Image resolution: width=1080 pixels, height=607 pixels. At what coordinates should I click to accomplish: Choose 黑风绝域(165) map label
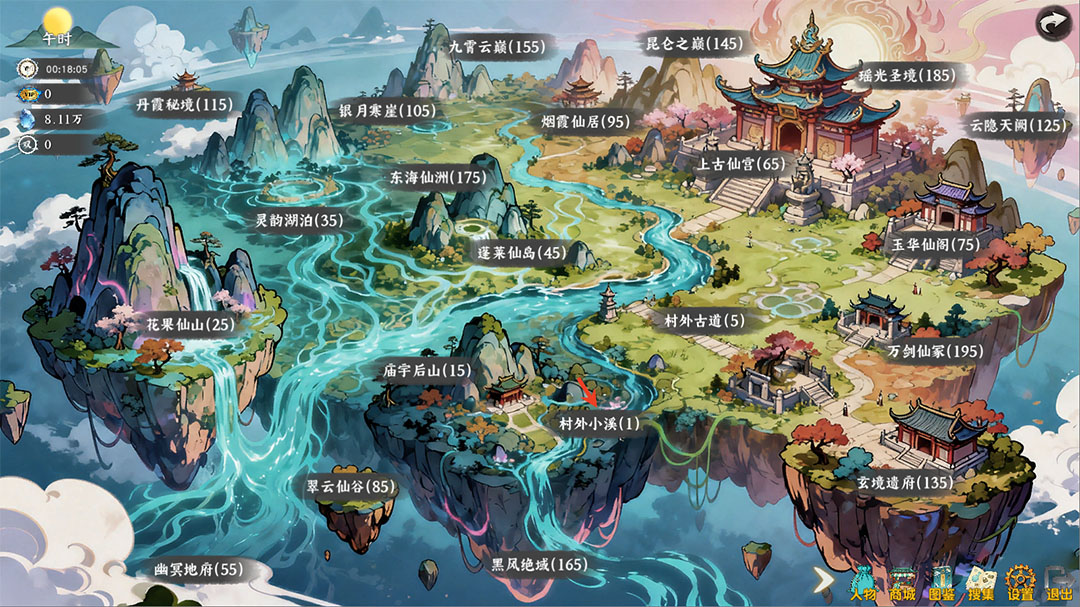click(538, 565)
